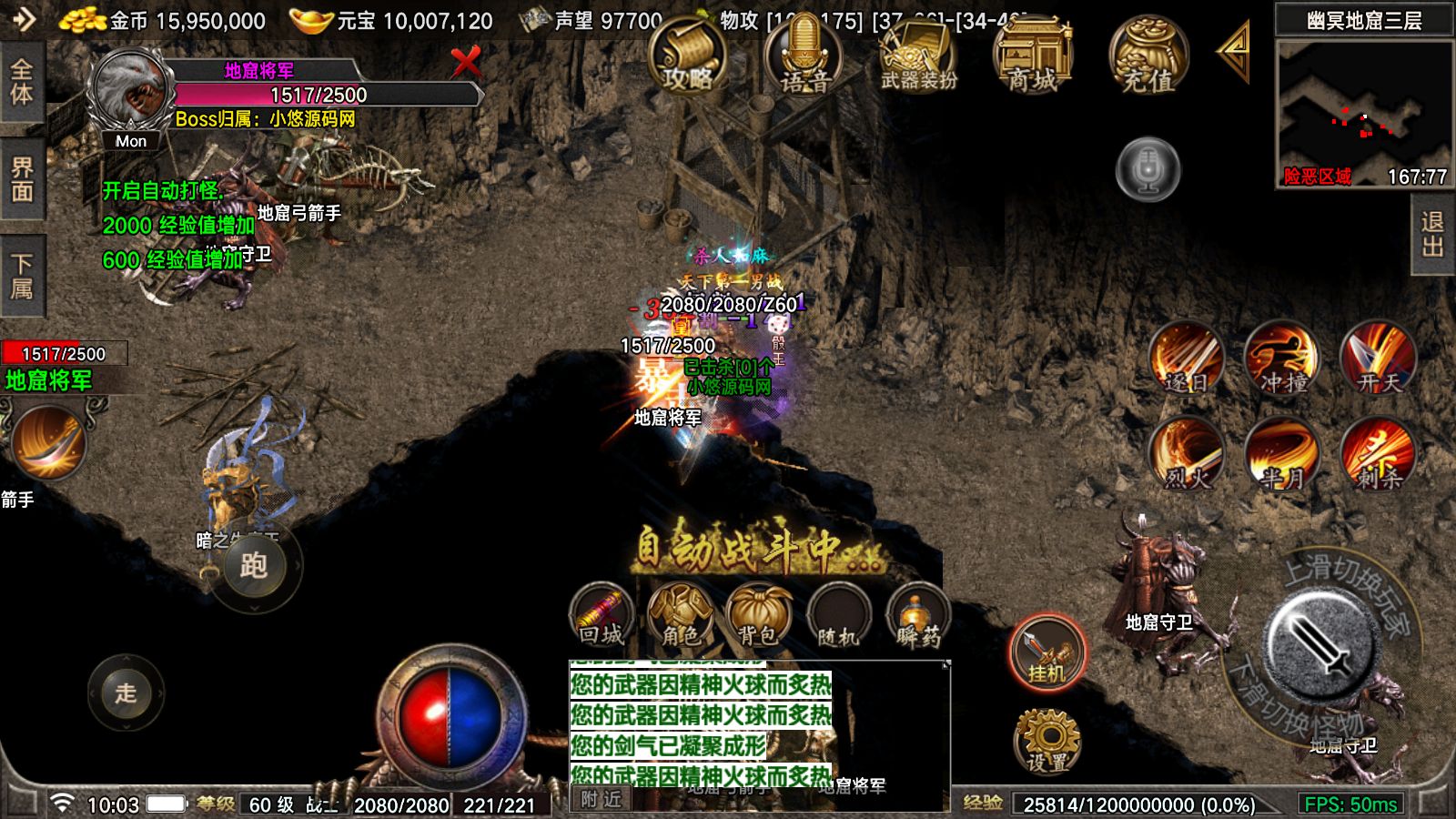Use the 冲撞 charge skill
The image size is (1456, 819).
[x=1282, y=359]
